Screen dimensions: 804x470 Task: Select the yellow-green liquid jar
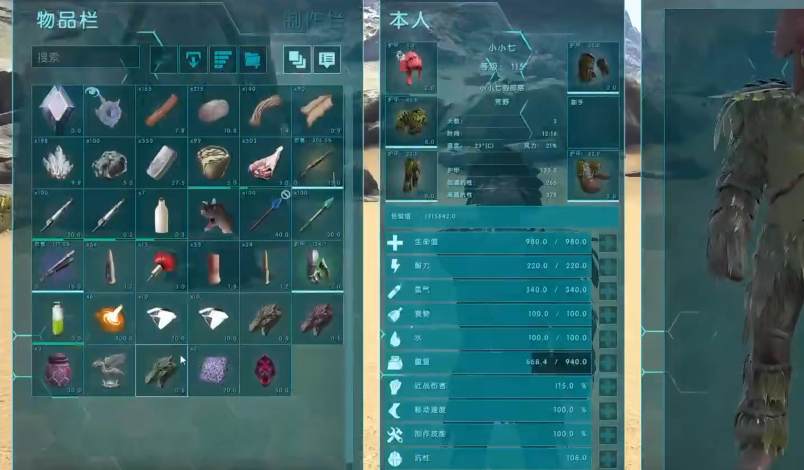(x=57, y=318)
